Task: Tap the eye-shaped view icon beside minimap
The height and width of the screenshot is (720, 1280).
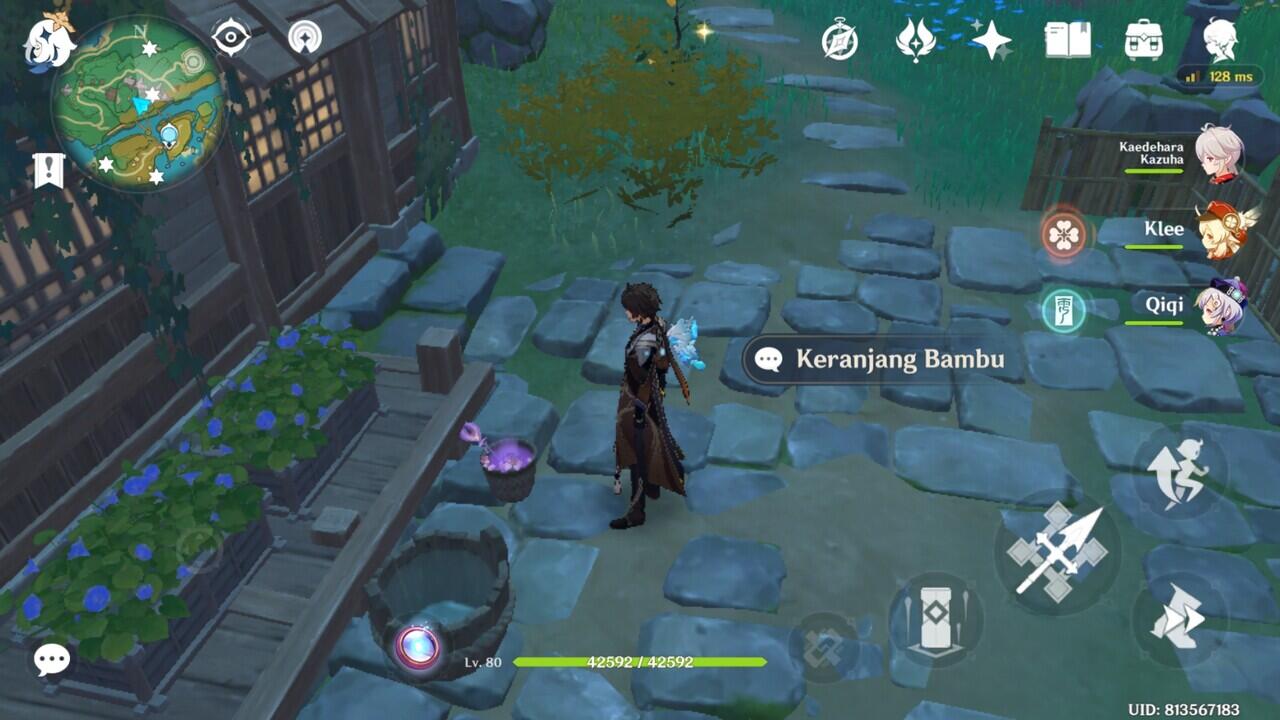Action: pyautogui.click(x=231, y=38)
